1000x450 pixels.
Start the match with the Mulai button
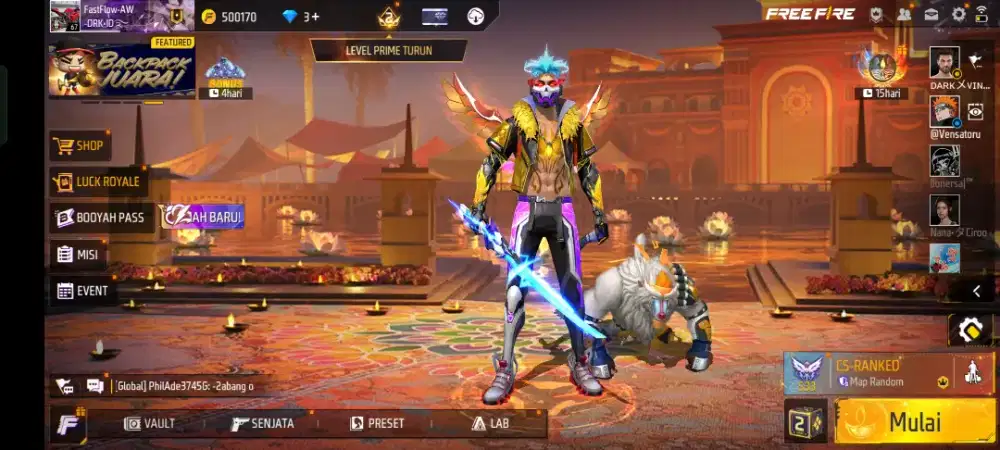pos(915,421)
